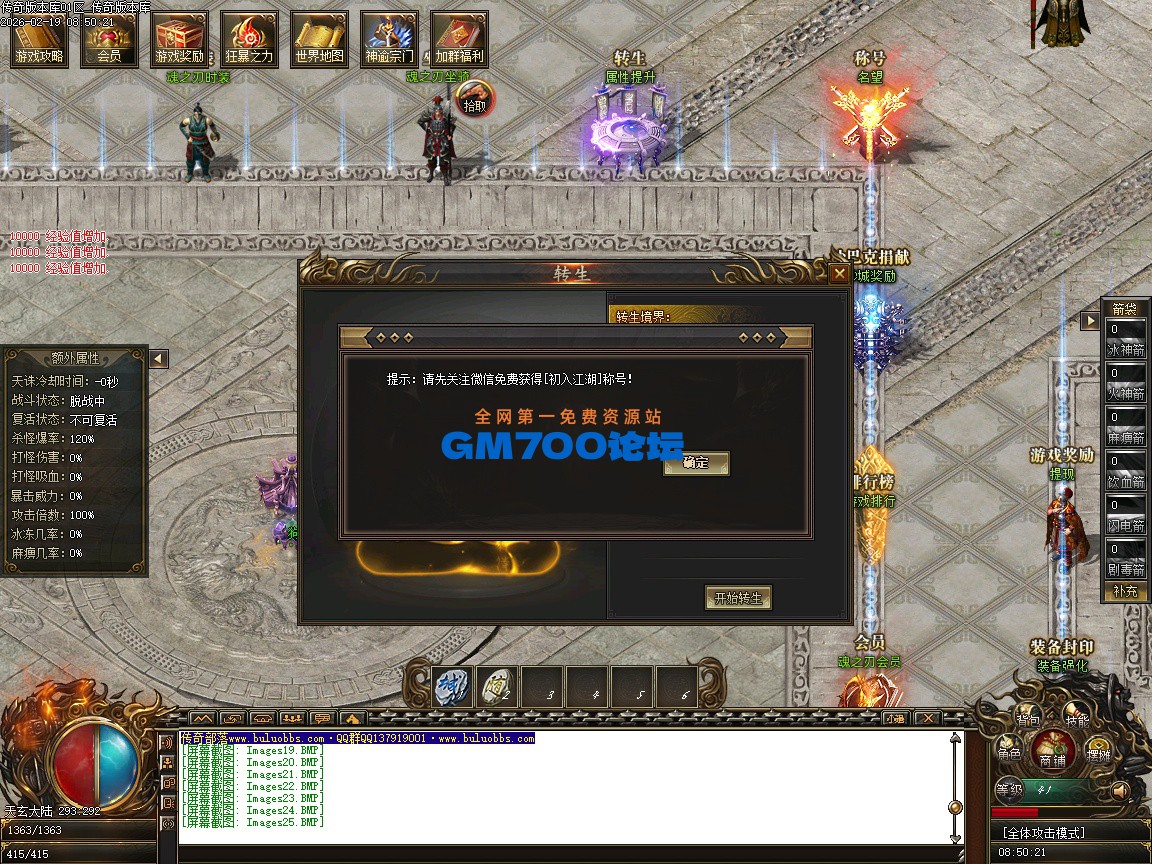This screenshot has width=1152, height=864.
Task: Click the 开始转生 button
Action: [738, 598]
